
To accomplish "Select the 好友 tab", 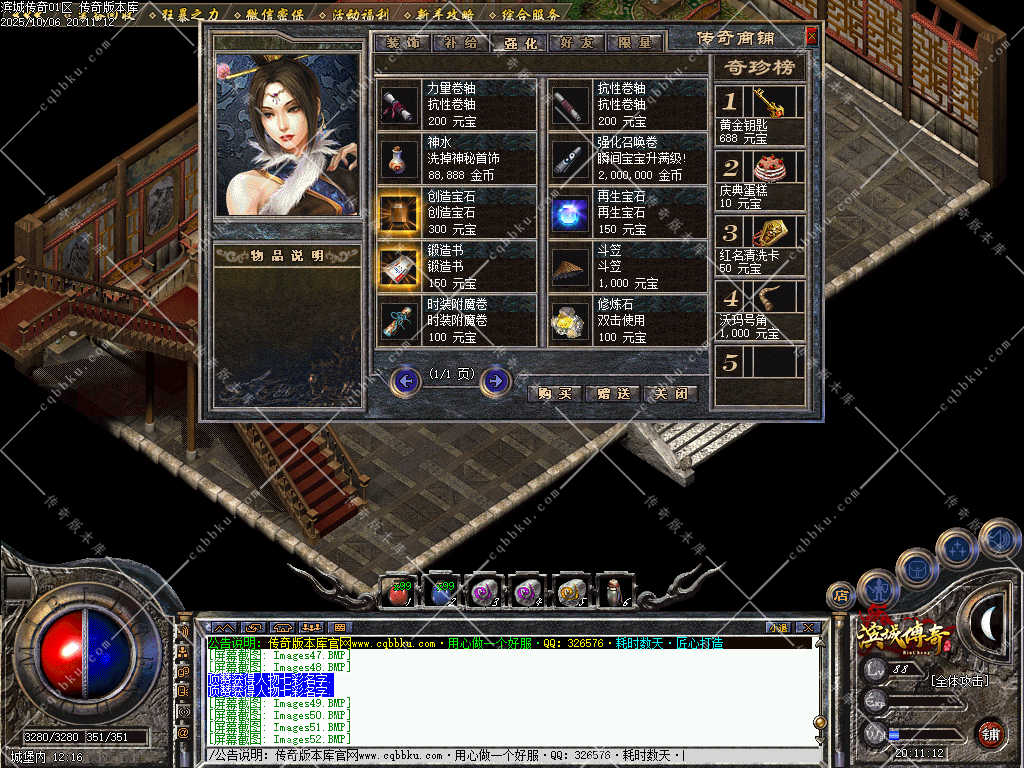I will pyautogui.click(x=578, y=43).
